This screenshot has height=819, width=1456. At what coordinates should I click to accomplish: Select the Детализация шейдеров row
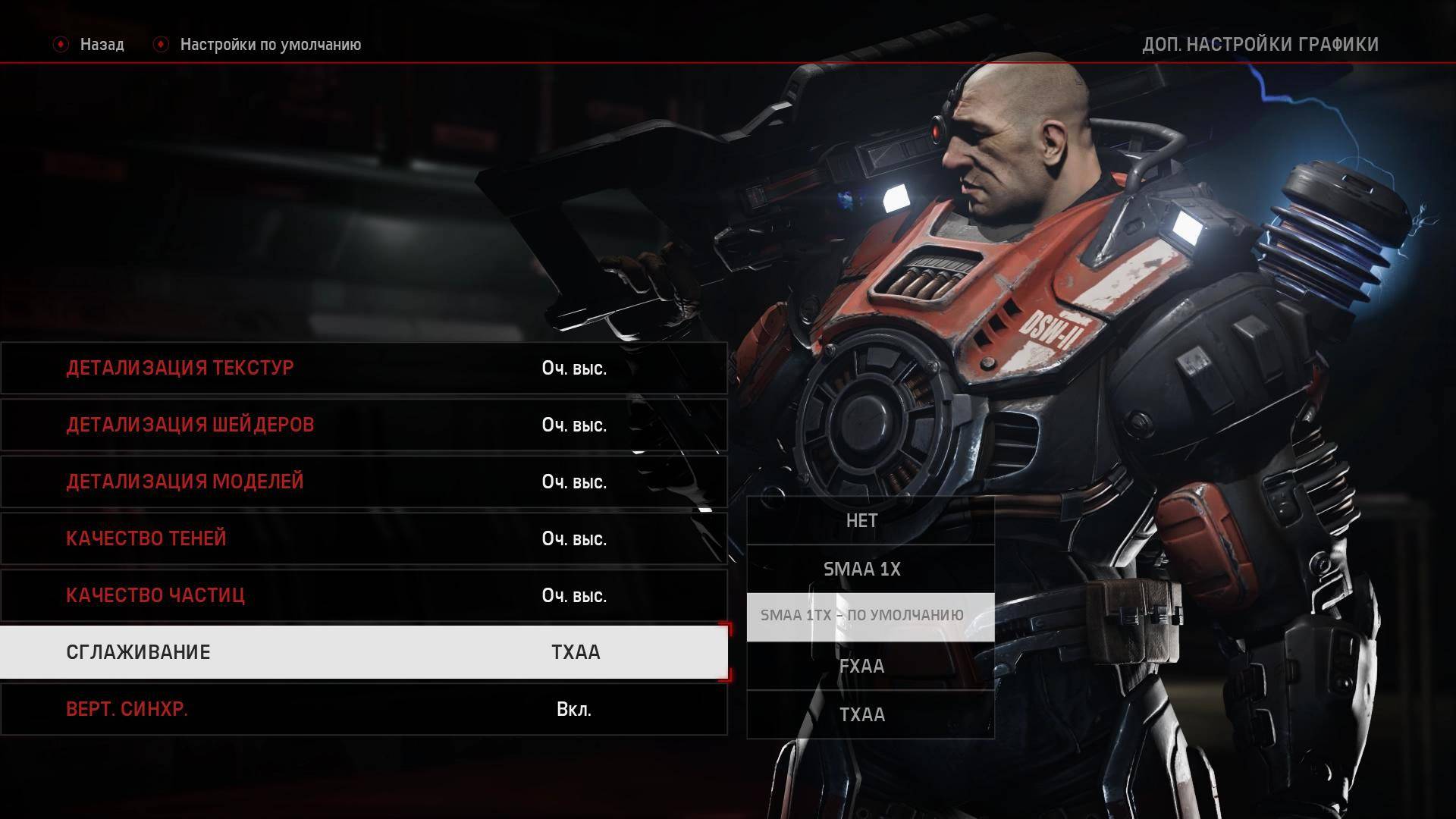(364, 425)
